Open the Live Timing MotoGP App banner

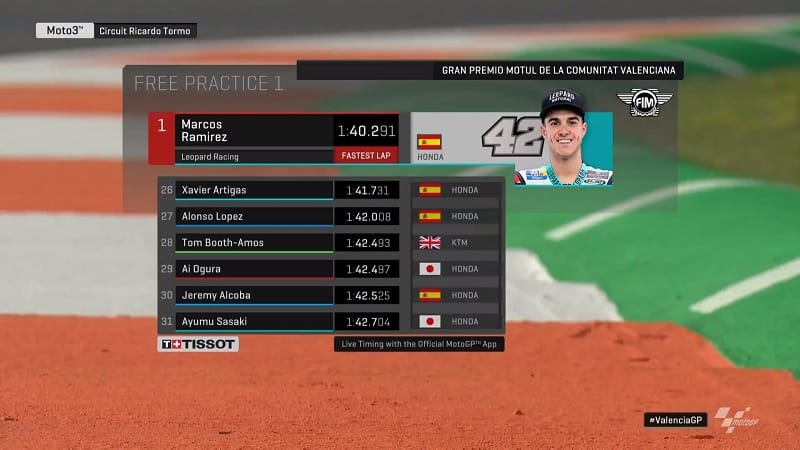click(420, 345)
